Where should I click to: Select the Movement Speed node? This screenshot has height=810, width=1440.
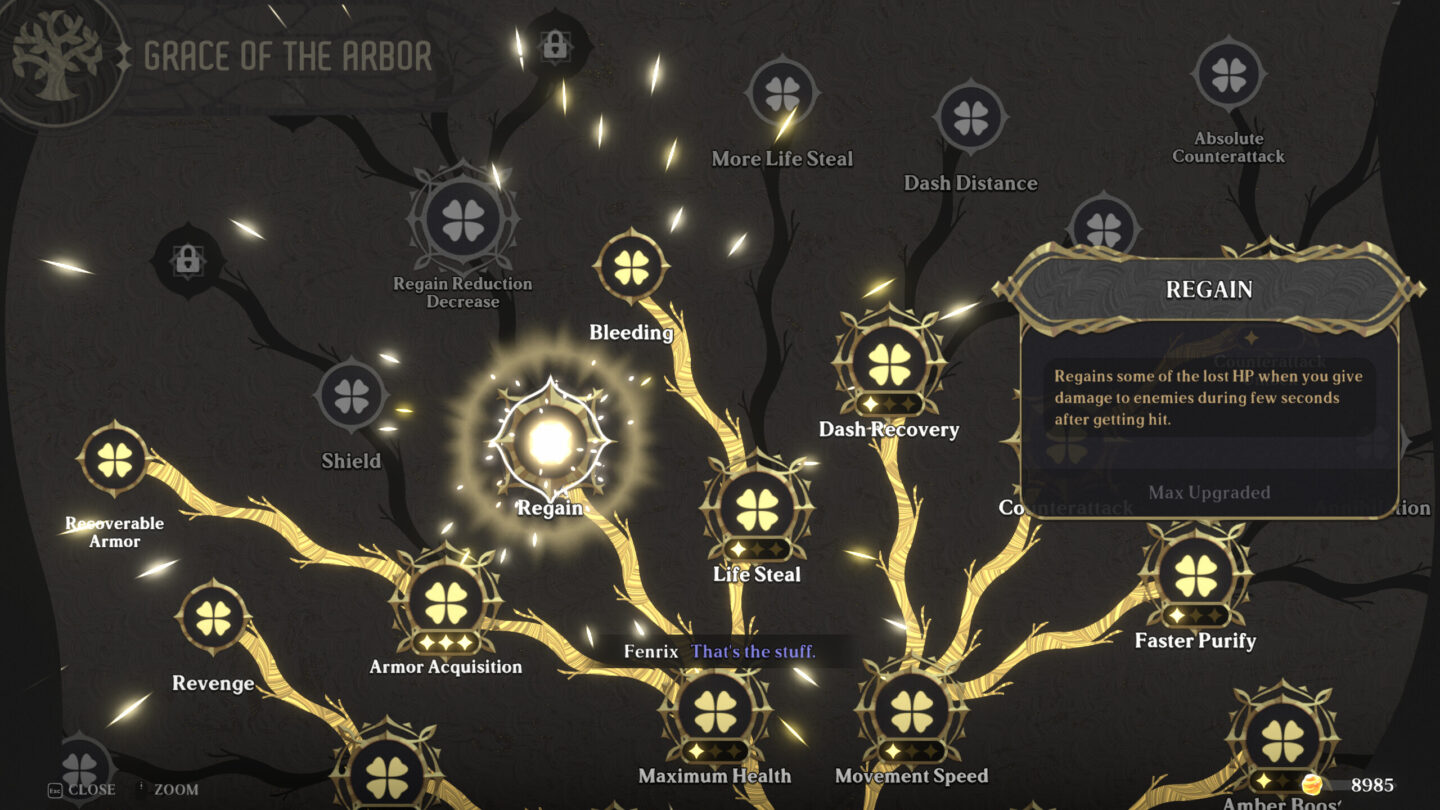tap(911, 712)
